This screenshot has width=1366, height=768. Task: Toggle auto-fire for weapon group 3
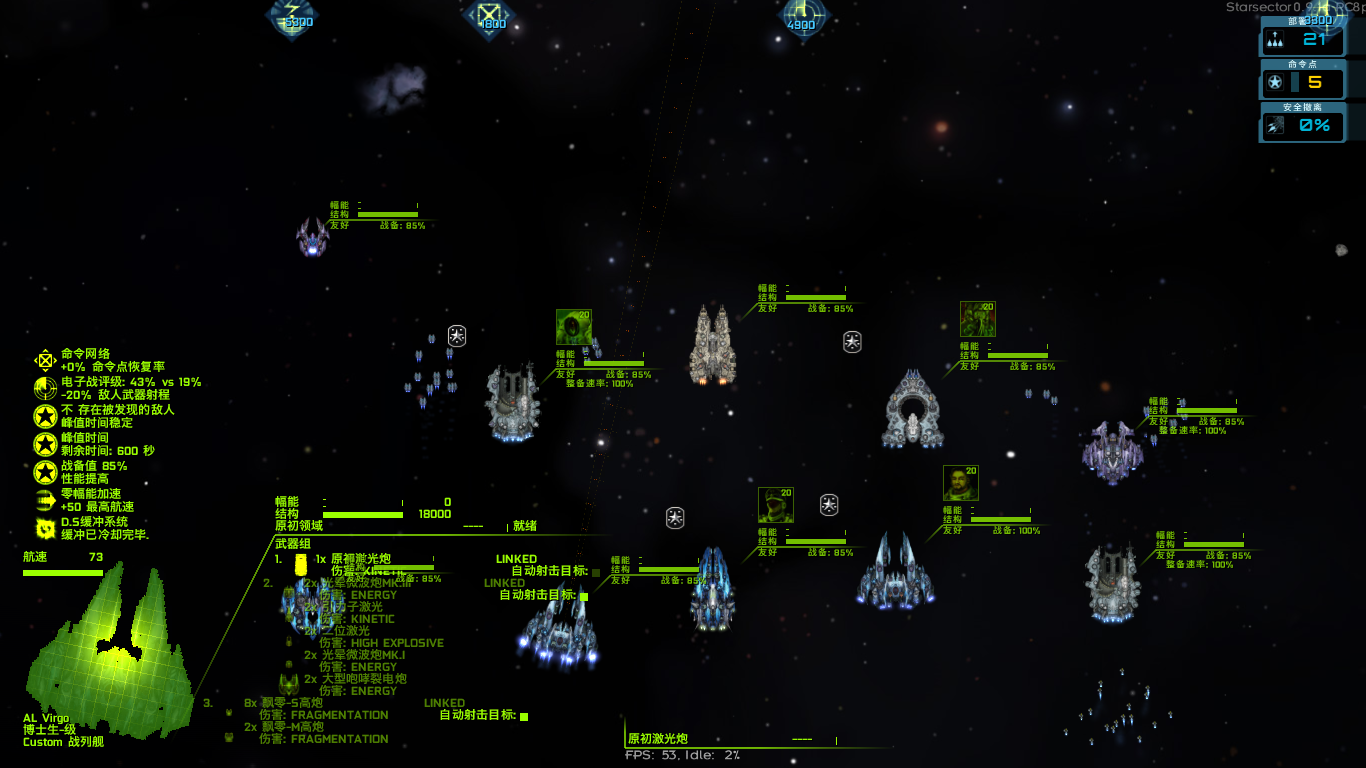[524, 716]
